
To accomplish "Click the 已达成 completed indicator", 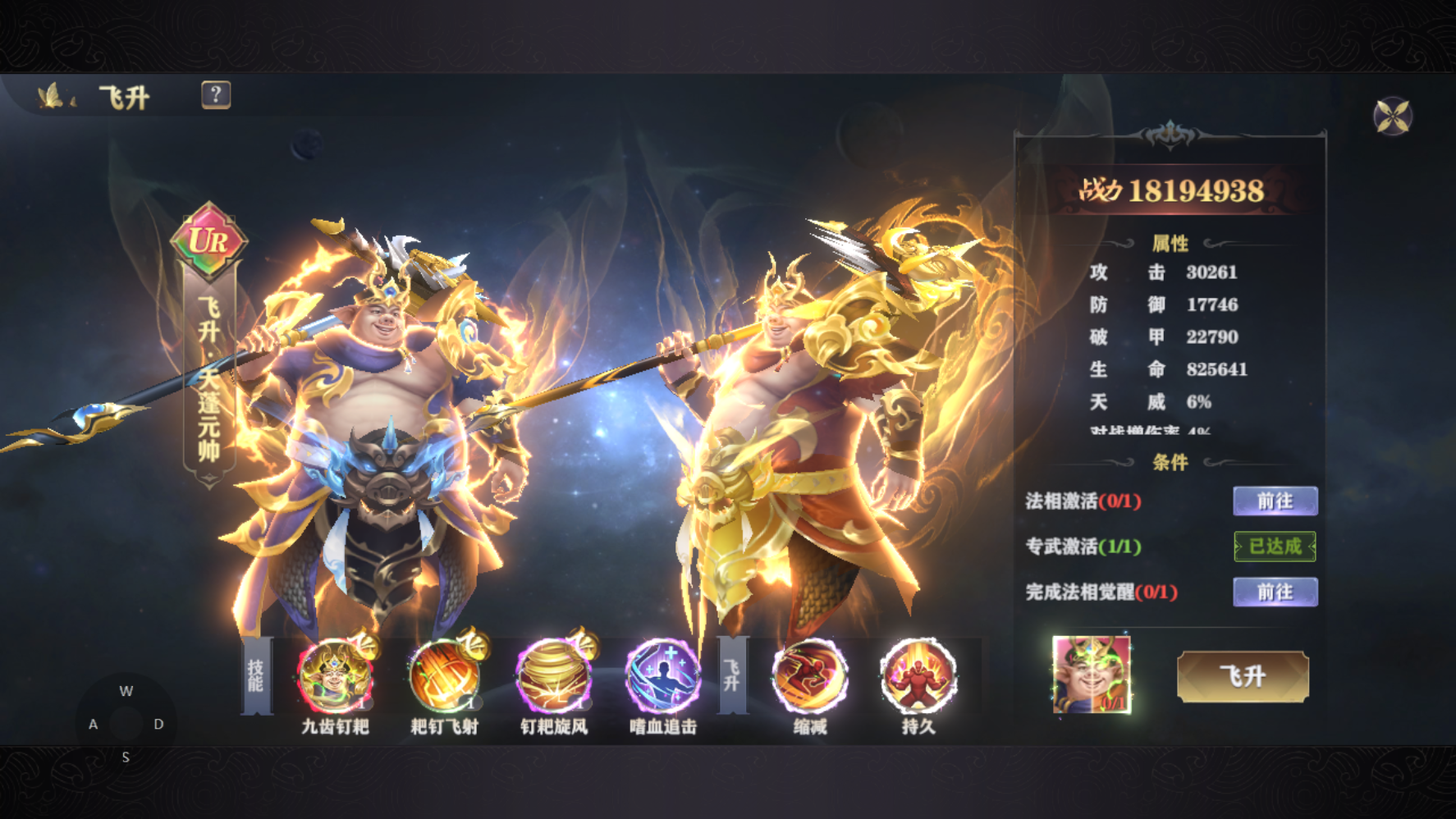I will click(x=1276, y=547).
